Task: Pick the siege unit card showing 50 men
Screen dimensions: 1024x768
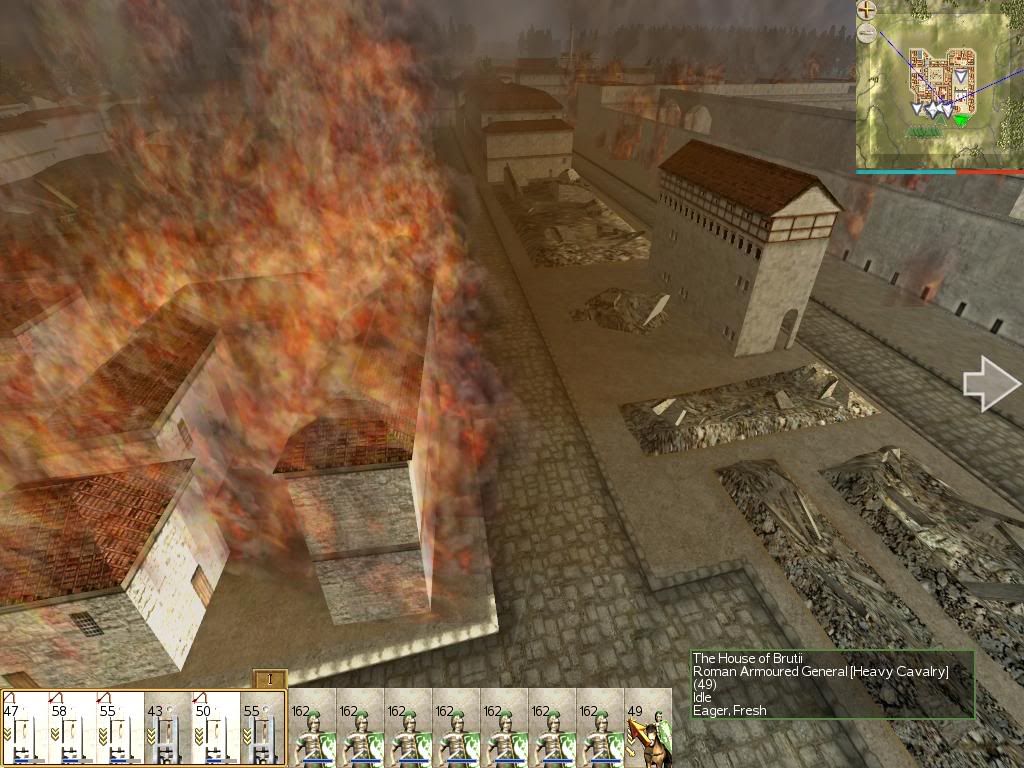Action: click(x=215, y=728)
